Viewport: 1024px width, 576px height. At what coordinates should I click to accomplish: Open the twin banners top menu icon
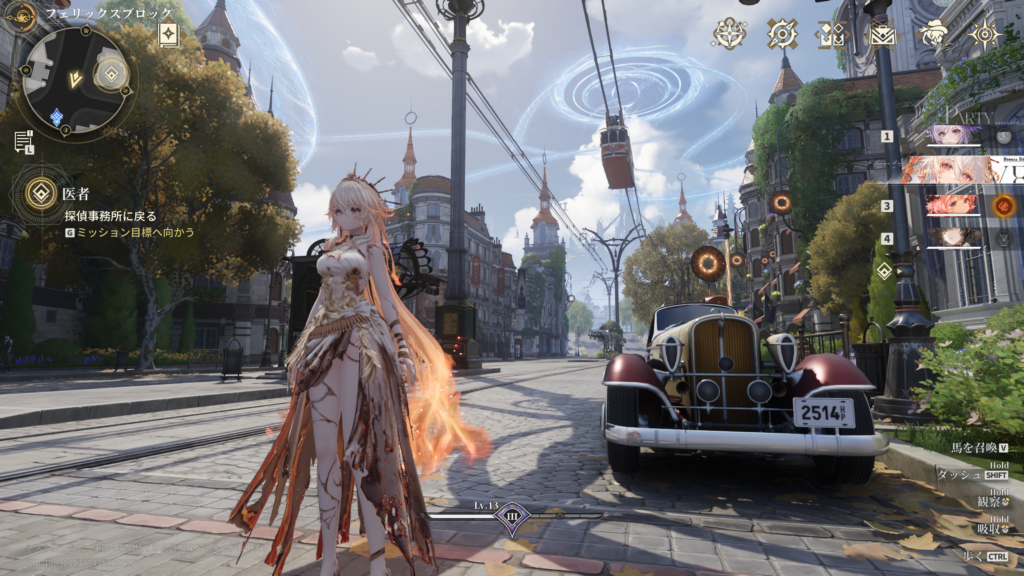tap(831, 35)
